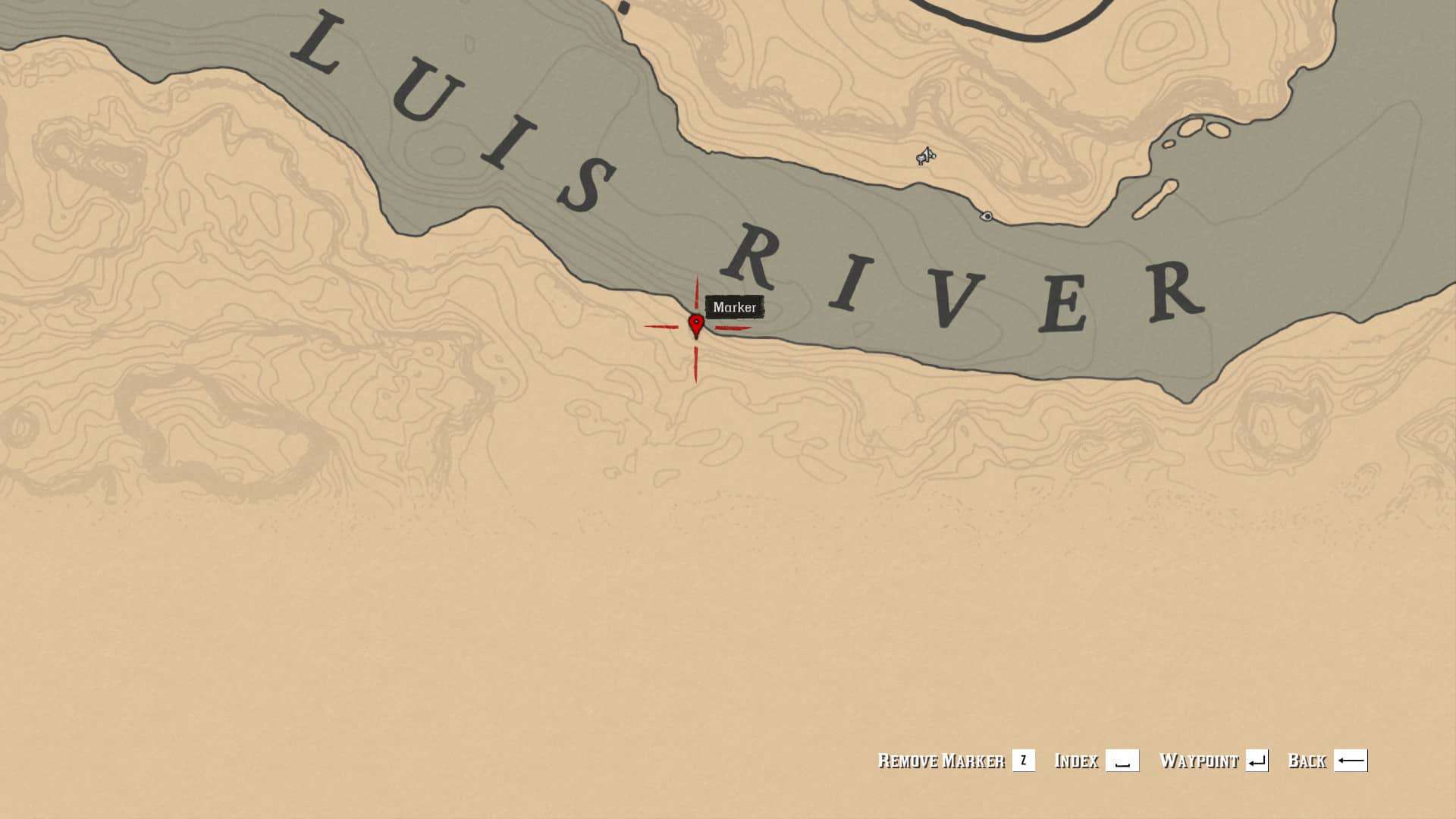Click the white player arrow map icon
Screen dimensions: 1456x819
coord(926,156)
